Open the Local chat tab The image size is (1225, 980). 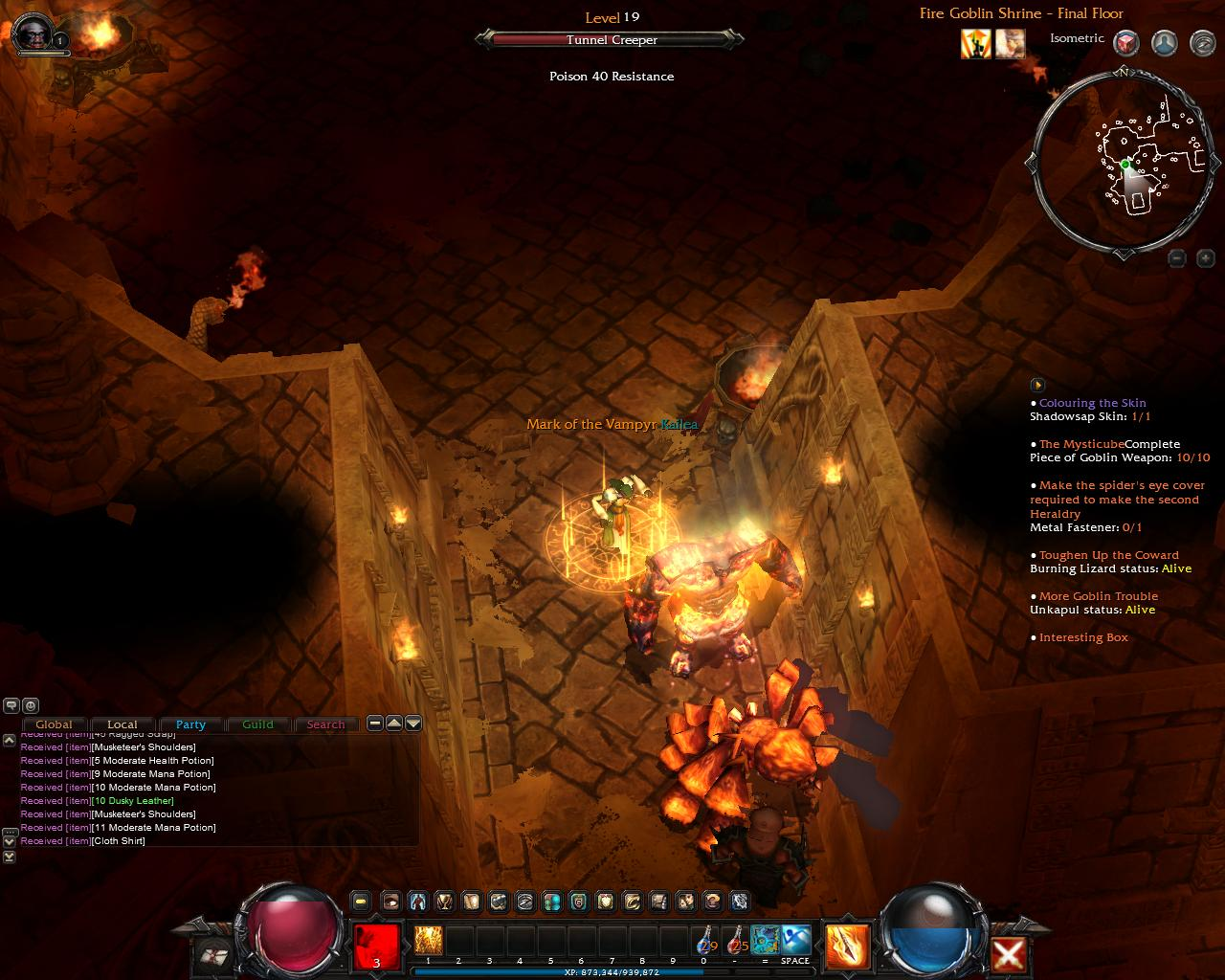pos(122,724)
